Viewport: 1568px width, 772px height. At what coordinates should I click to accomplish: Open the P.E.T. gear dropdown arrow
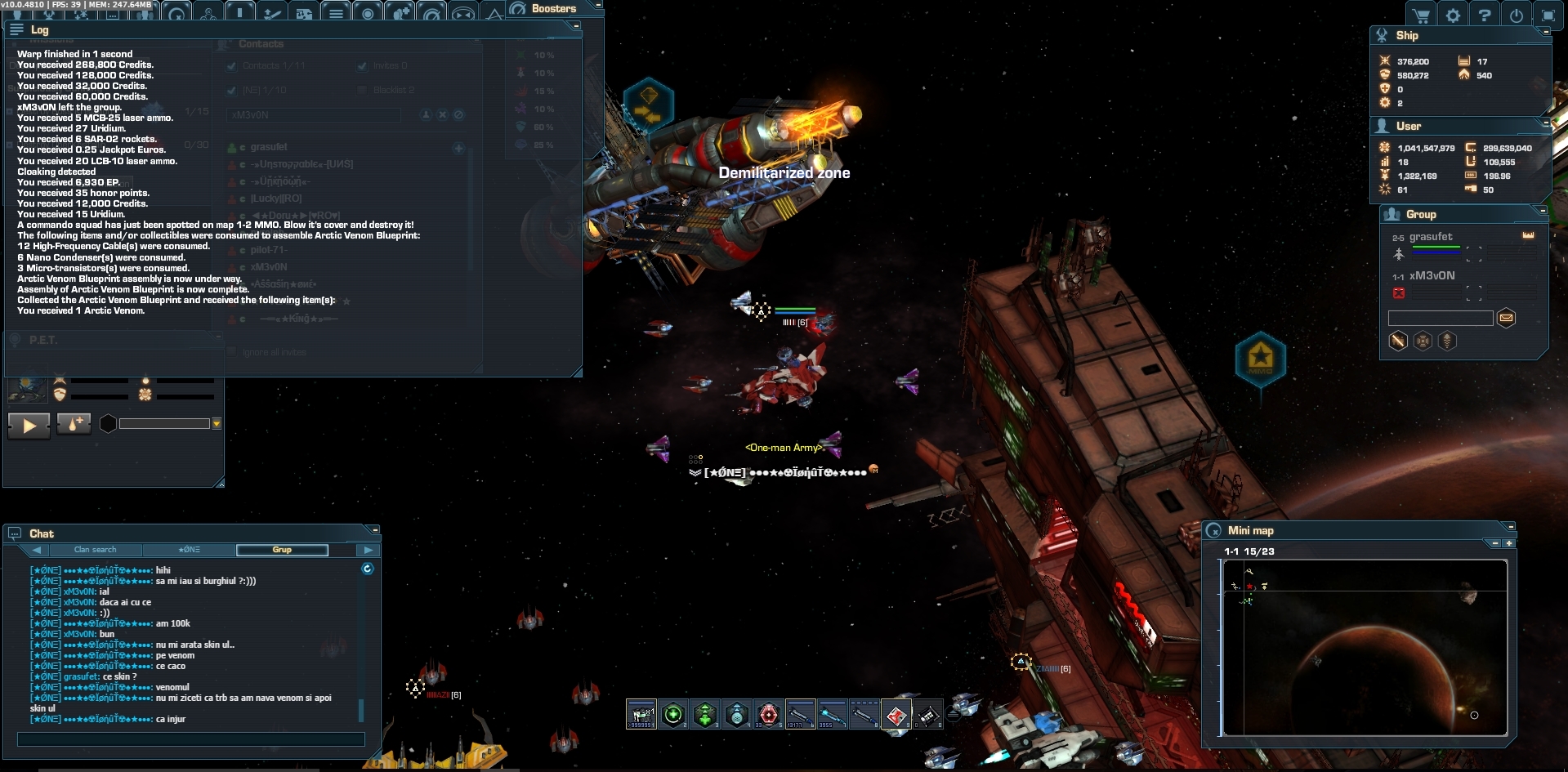(217, 424)
